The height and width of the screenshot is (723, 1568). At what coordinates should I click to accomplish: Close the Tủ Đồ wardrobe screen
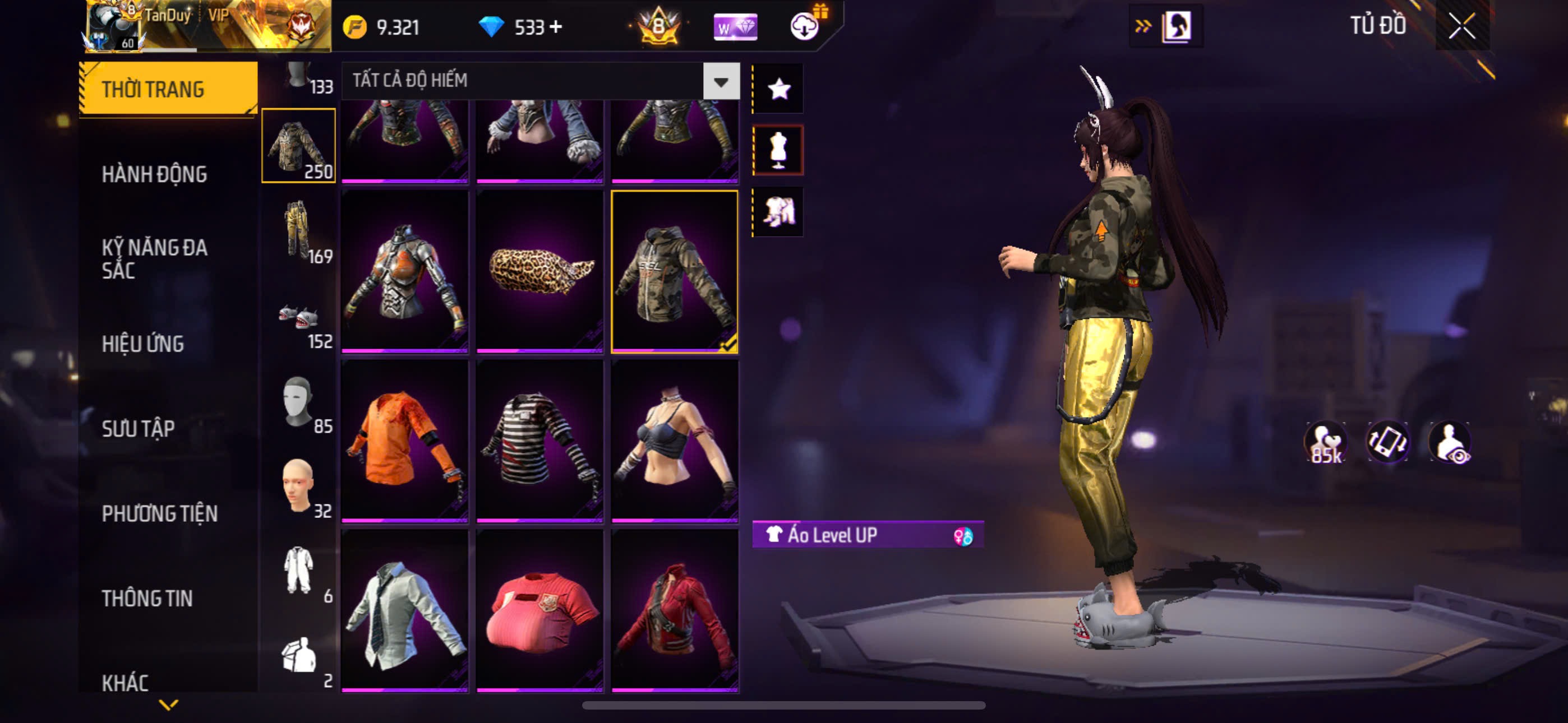(x=1461, y=26)
